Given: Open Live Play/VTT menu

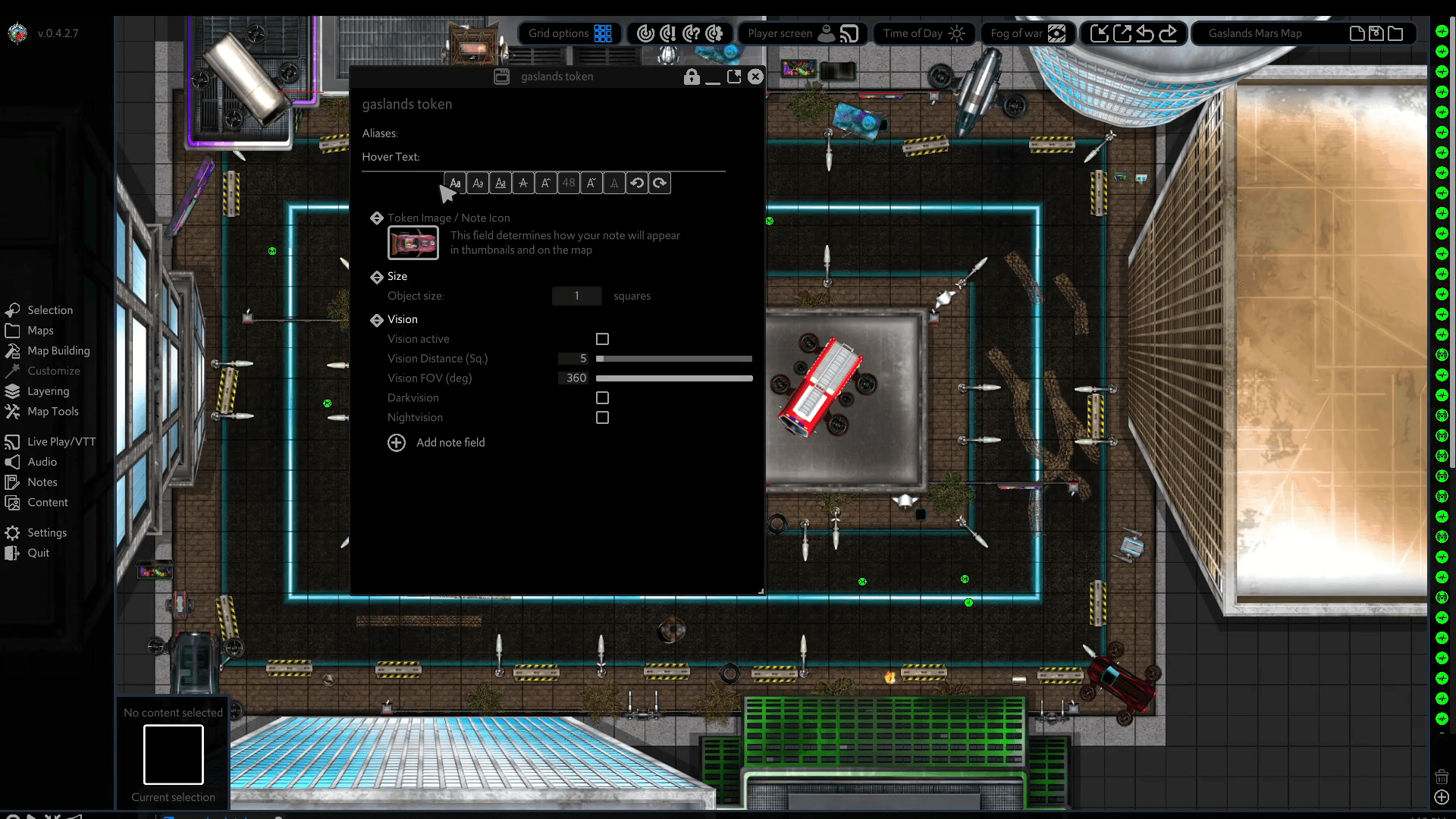Looking at the screenshot, I should click(61, 442).
